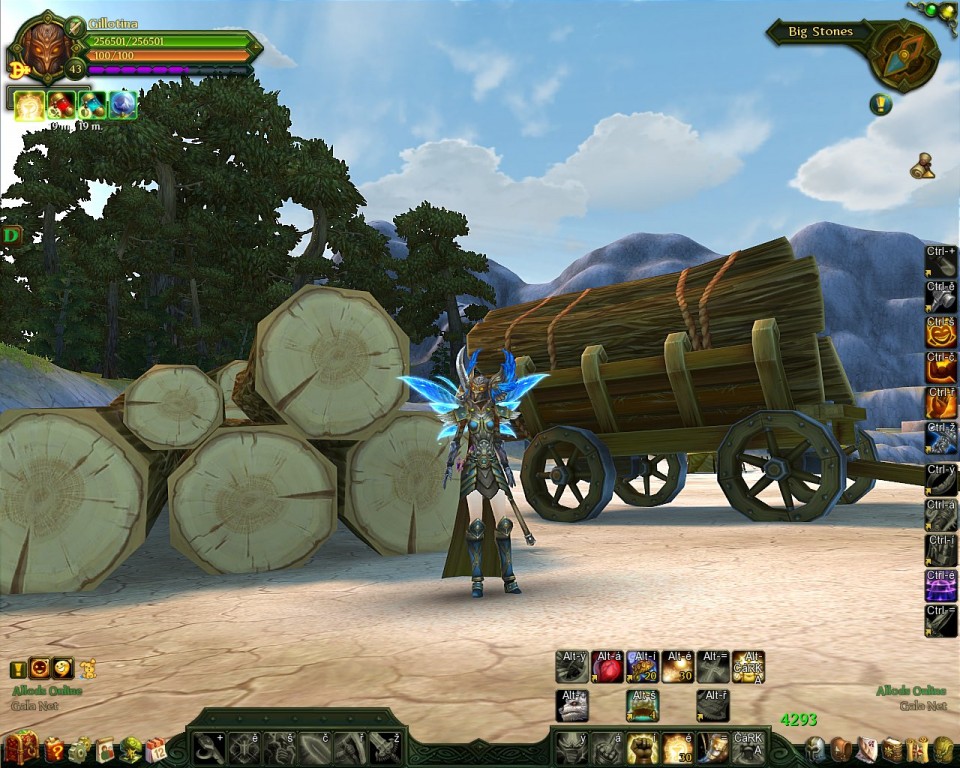Screen dimensions: 960x768
Task: Click Gillotina's character portrait
Action: (41, 48)
